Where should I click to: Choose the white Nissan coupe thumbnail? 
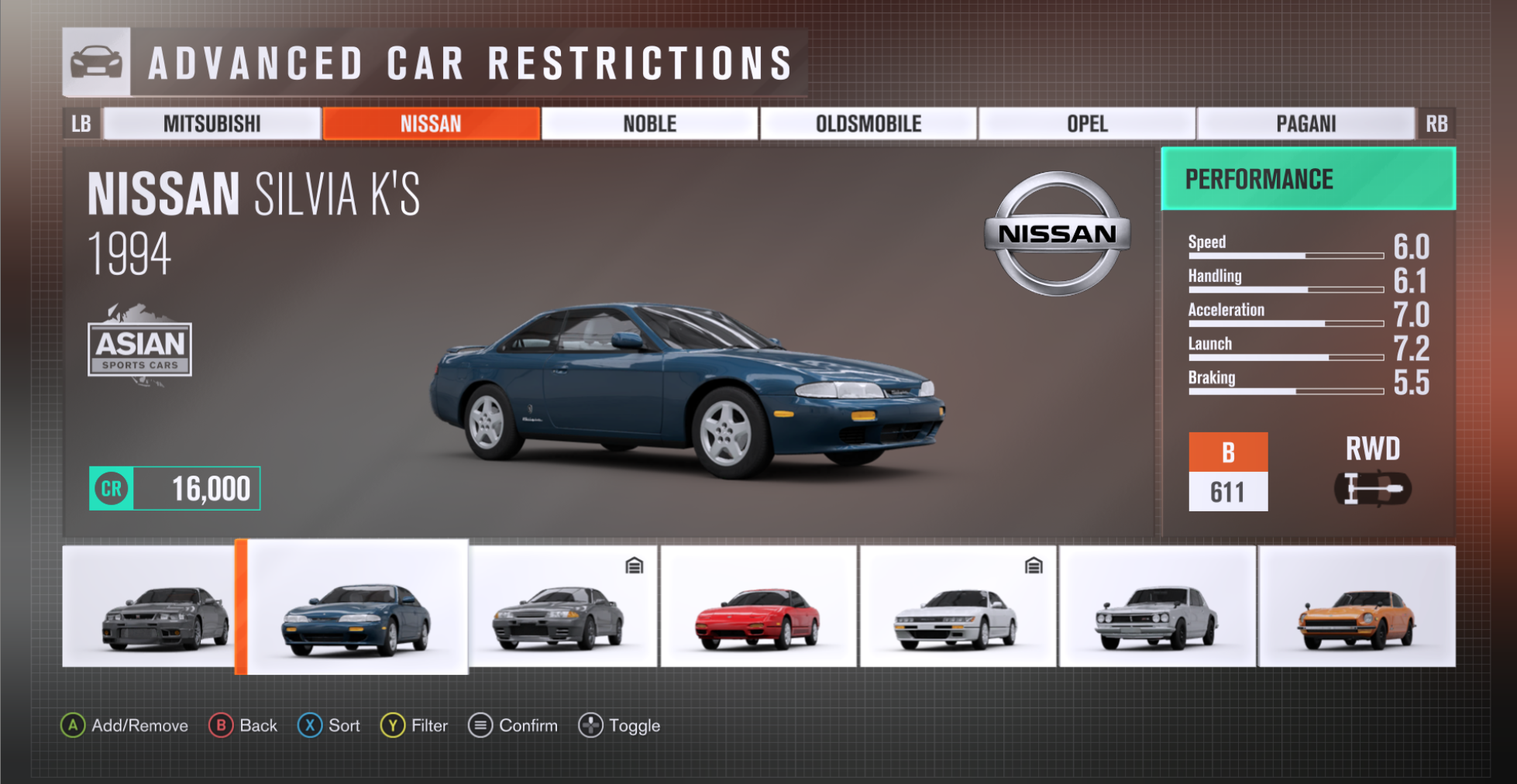coord(958,606)
